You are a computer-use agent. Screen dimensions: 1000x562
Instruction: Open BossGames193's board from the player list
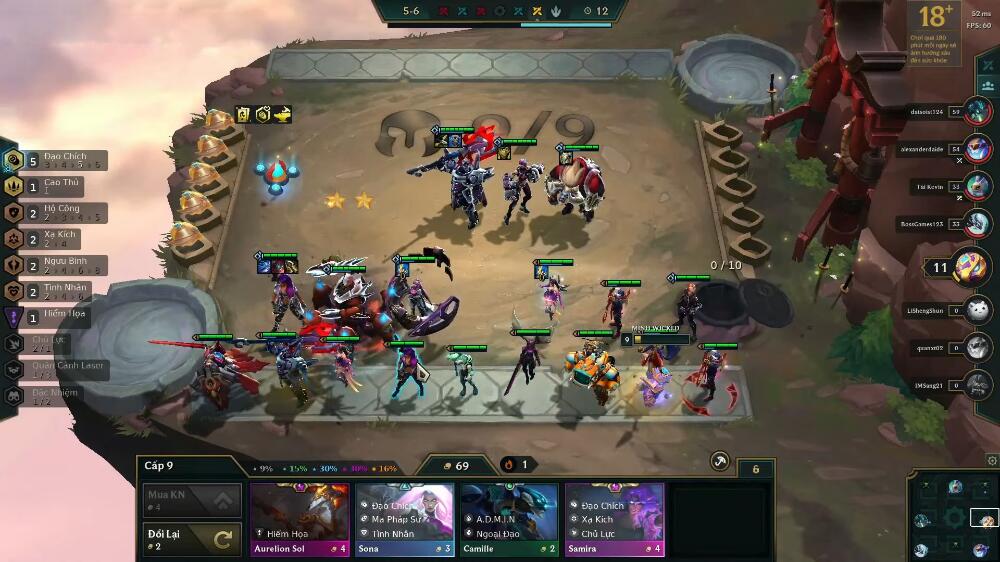point(978,224)
